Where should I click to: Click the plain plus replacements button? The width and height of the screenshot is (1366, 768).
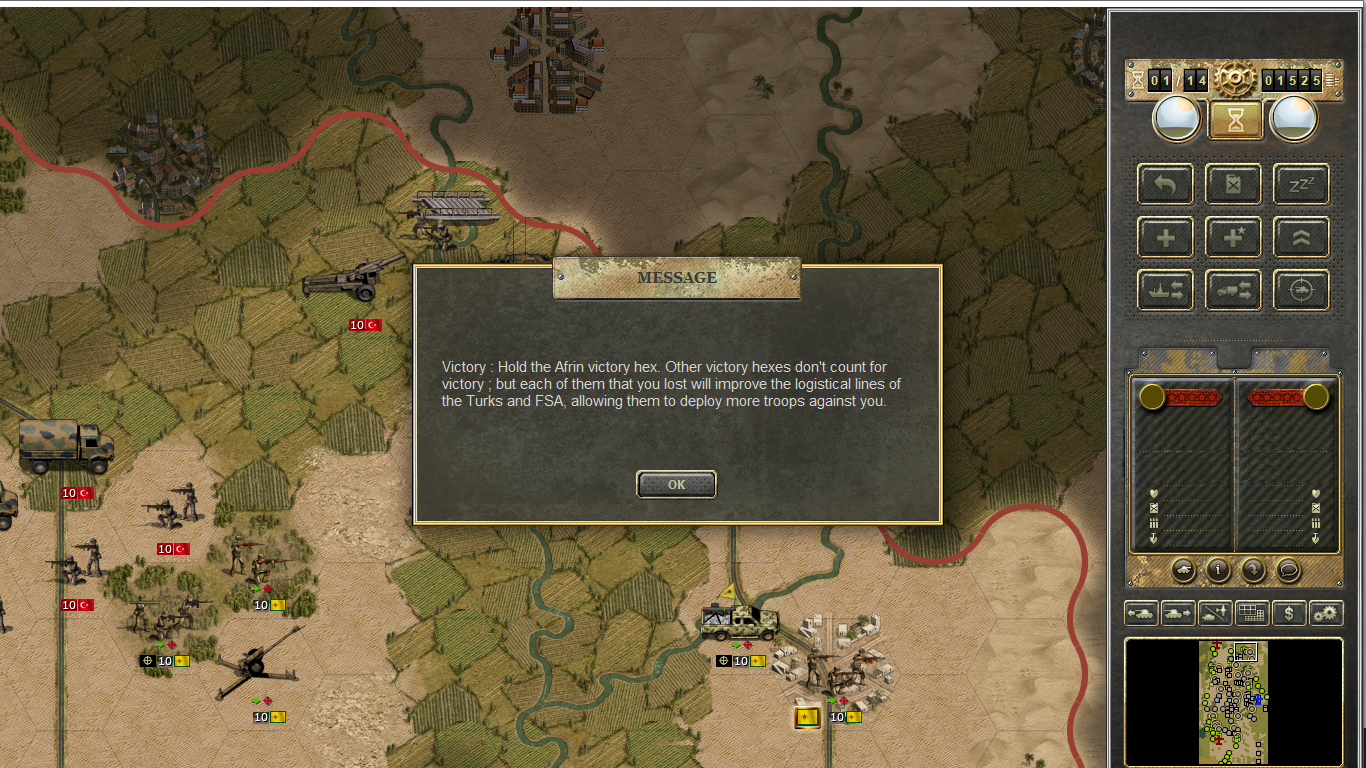1165,237
